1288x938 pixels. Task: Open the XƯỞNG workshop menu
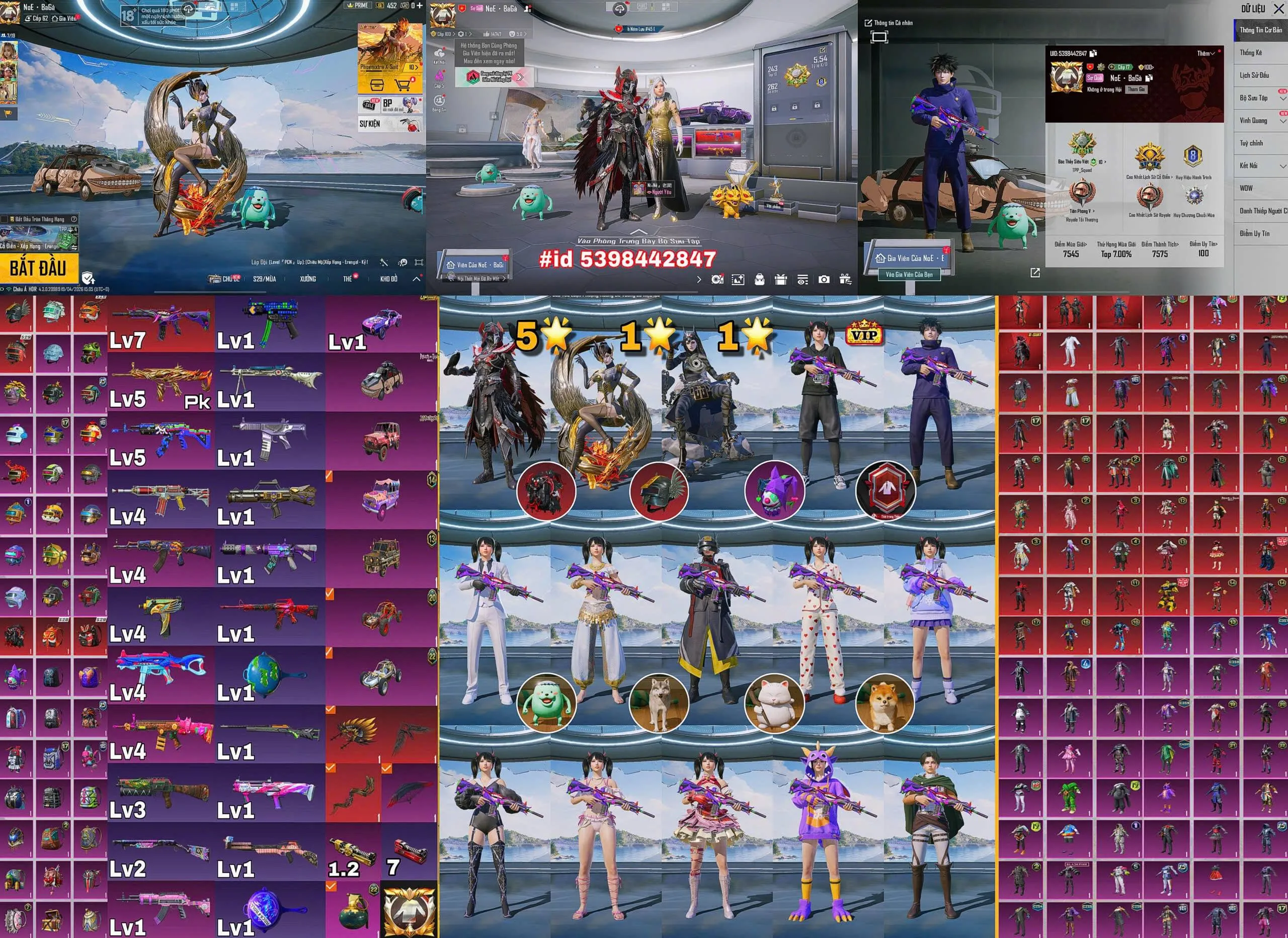pyautogui.click(x=308, y=279)
